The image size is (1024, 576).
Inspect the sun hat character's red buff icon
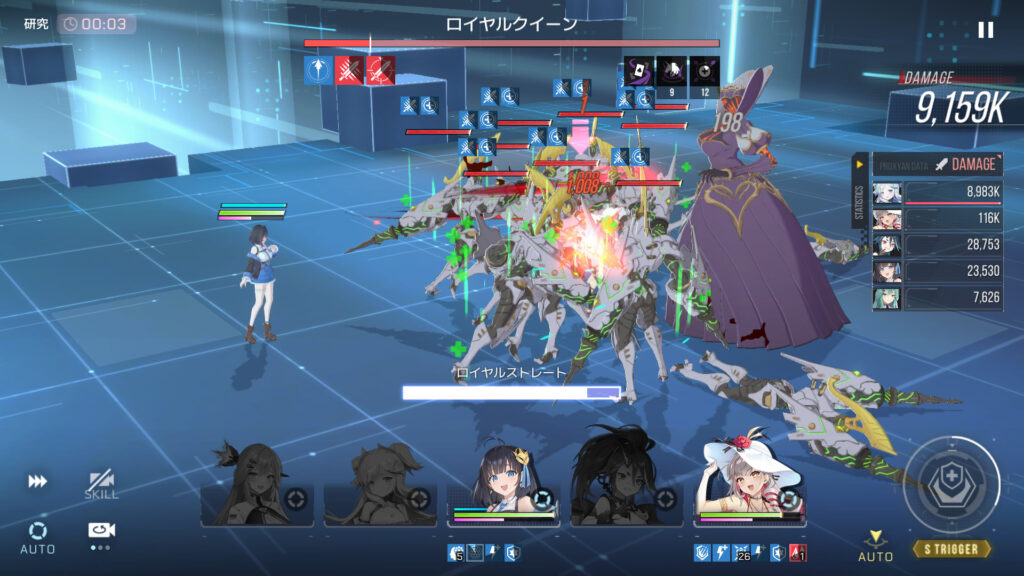[798, 553]
